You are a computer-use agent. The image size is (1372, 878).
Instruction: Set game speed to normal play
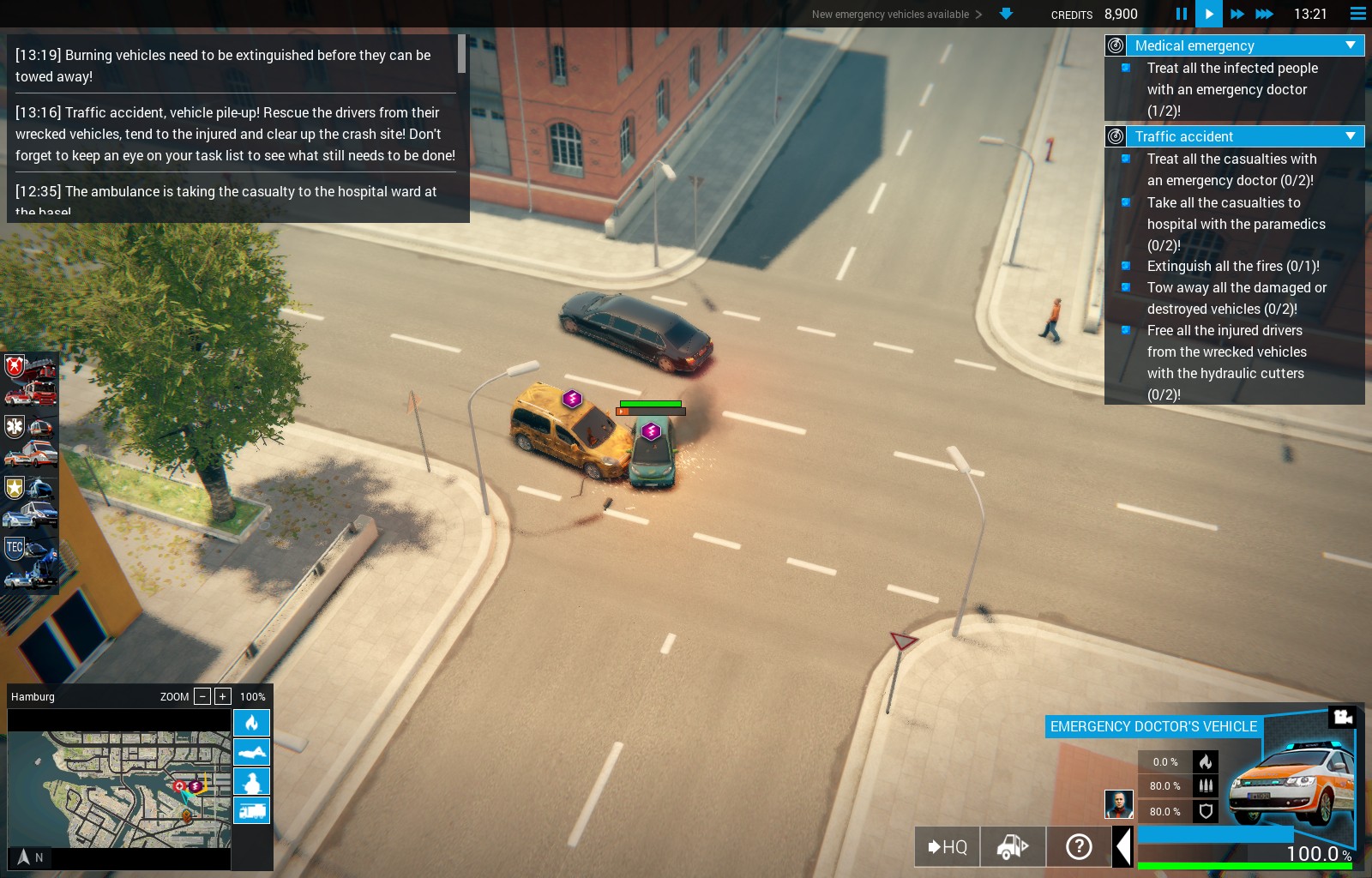coord(1208,14)
